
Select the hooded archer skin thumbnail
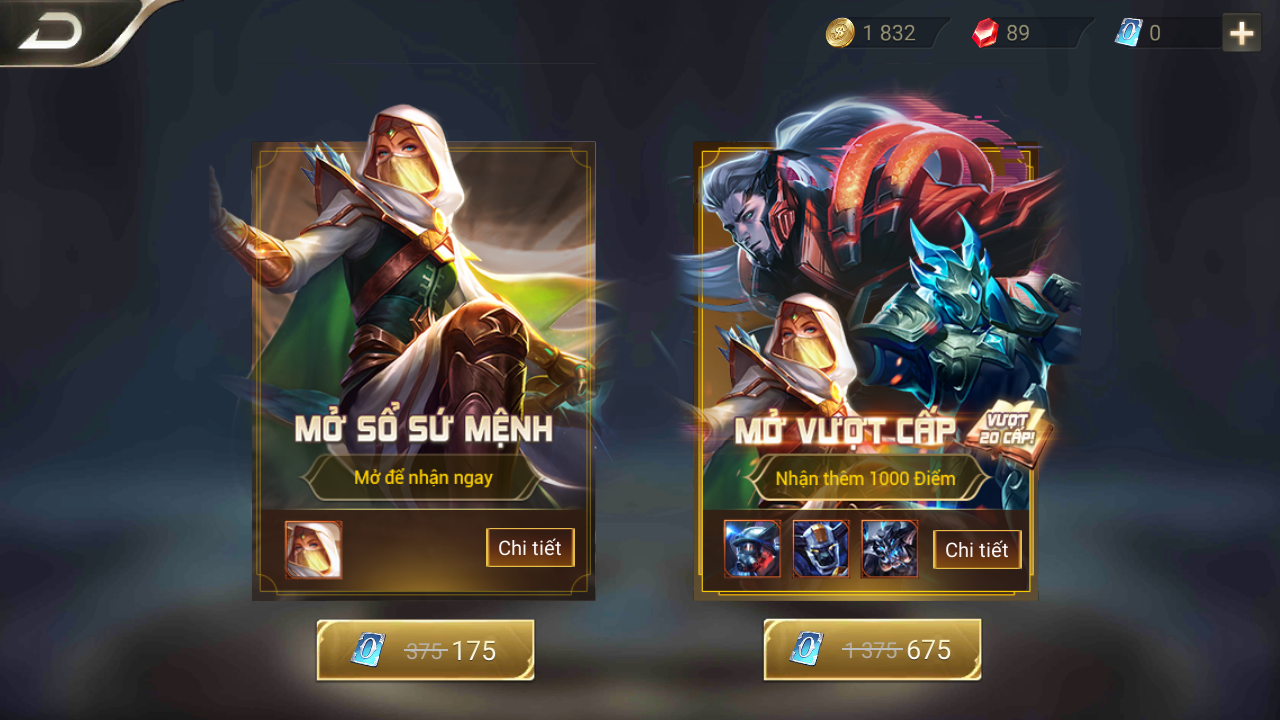[x=313, y=550]
